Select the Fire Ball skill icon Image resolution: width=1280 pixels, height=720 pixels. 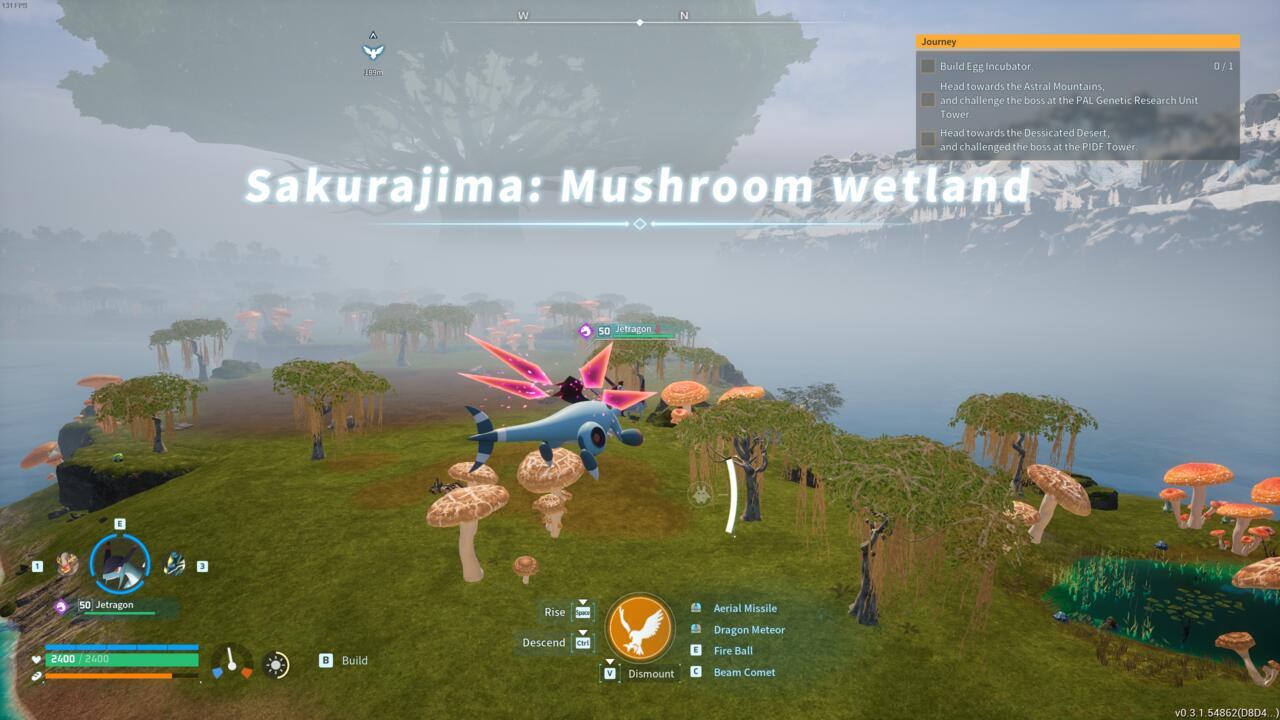click(x=697, y=652)
